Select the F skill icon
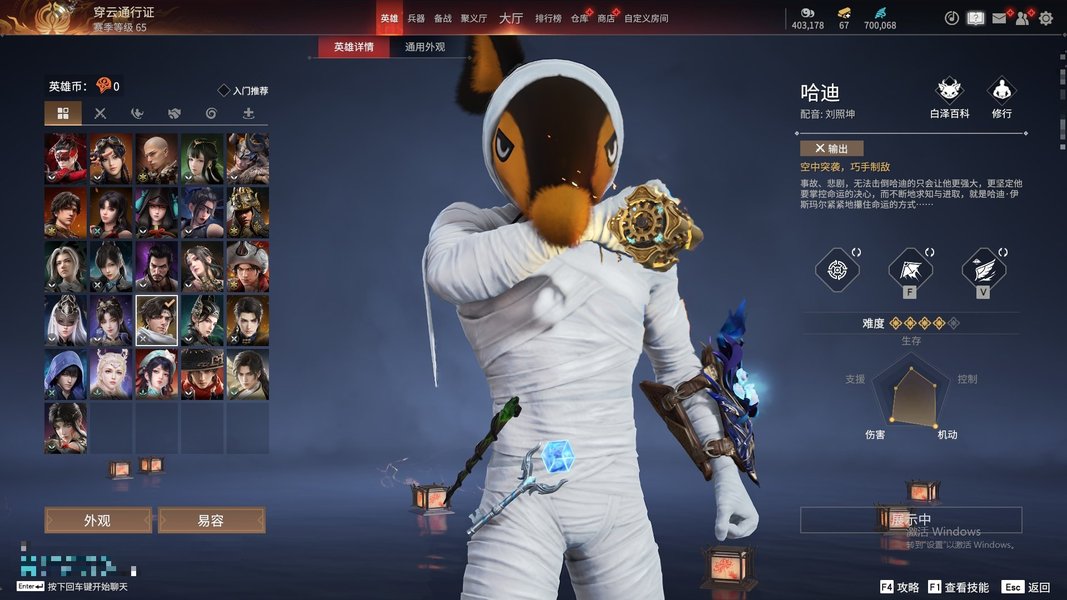 point(910,270)
